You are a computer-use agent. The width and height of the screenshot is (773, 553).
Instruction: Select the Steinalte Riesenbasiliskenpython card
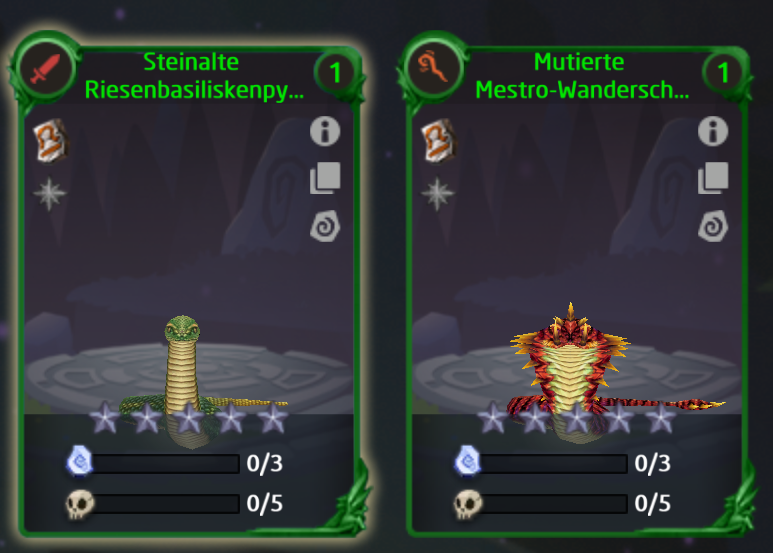pyautogui.click(x=190, y=300)
